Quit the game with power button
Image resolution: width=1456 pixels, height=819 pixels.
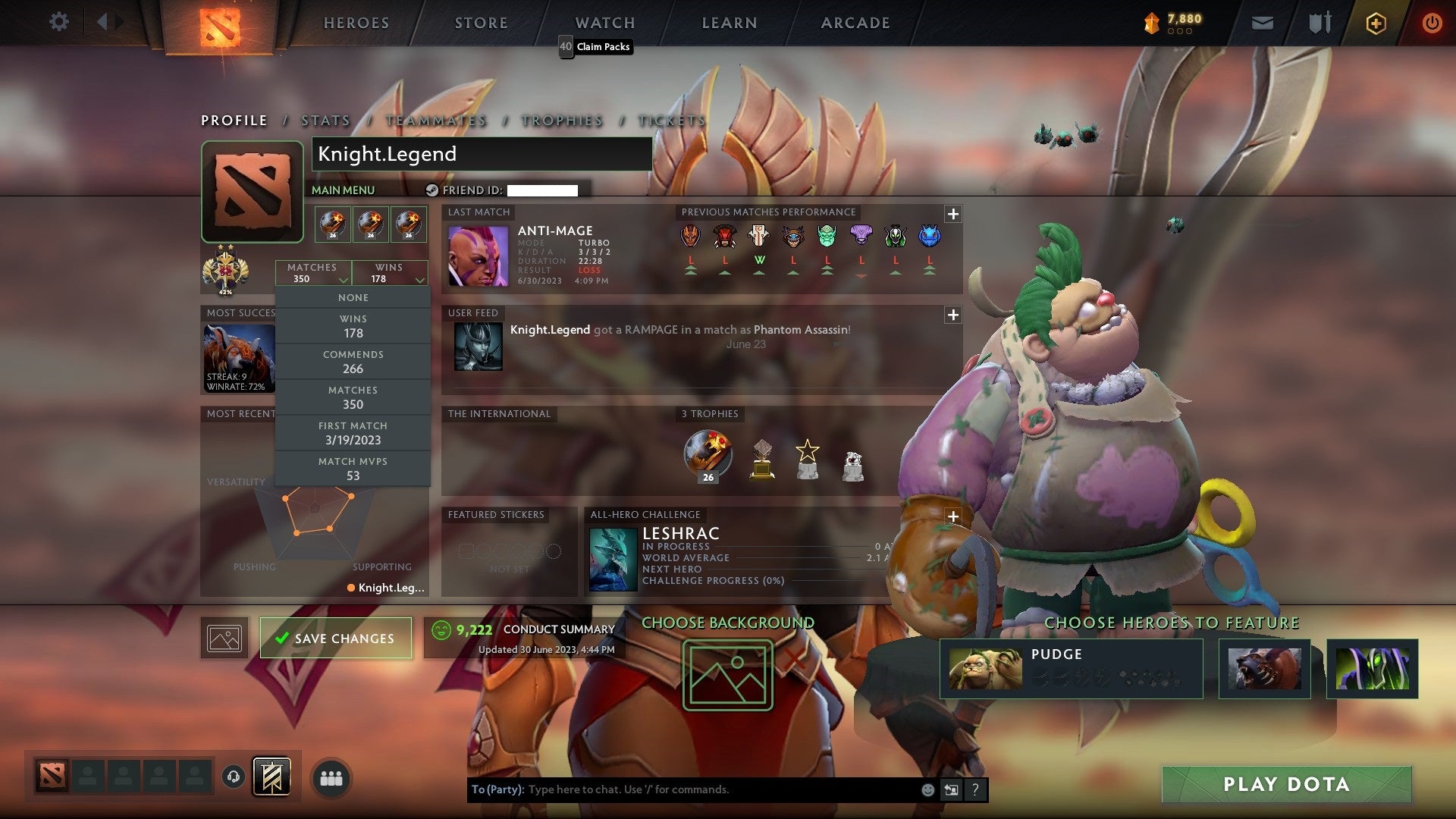click(x=1432, y=23)
